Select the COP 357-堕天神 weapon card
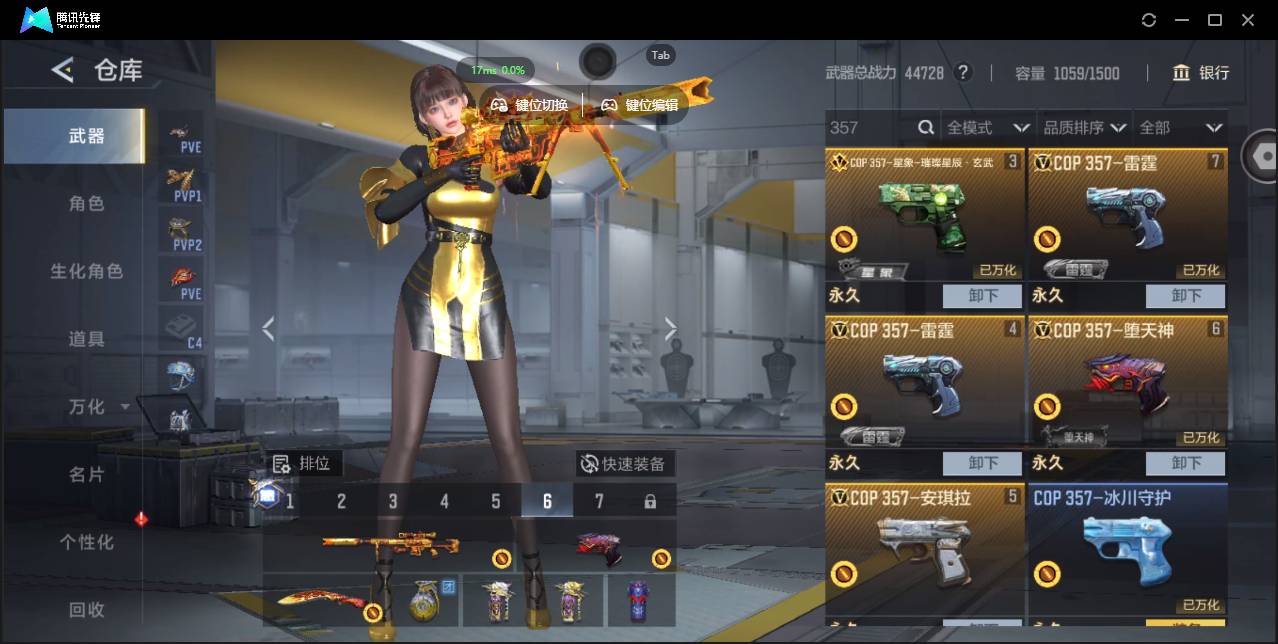Image resolution: width=1278 pixels, height=644 pixels. coord(1127,382)
